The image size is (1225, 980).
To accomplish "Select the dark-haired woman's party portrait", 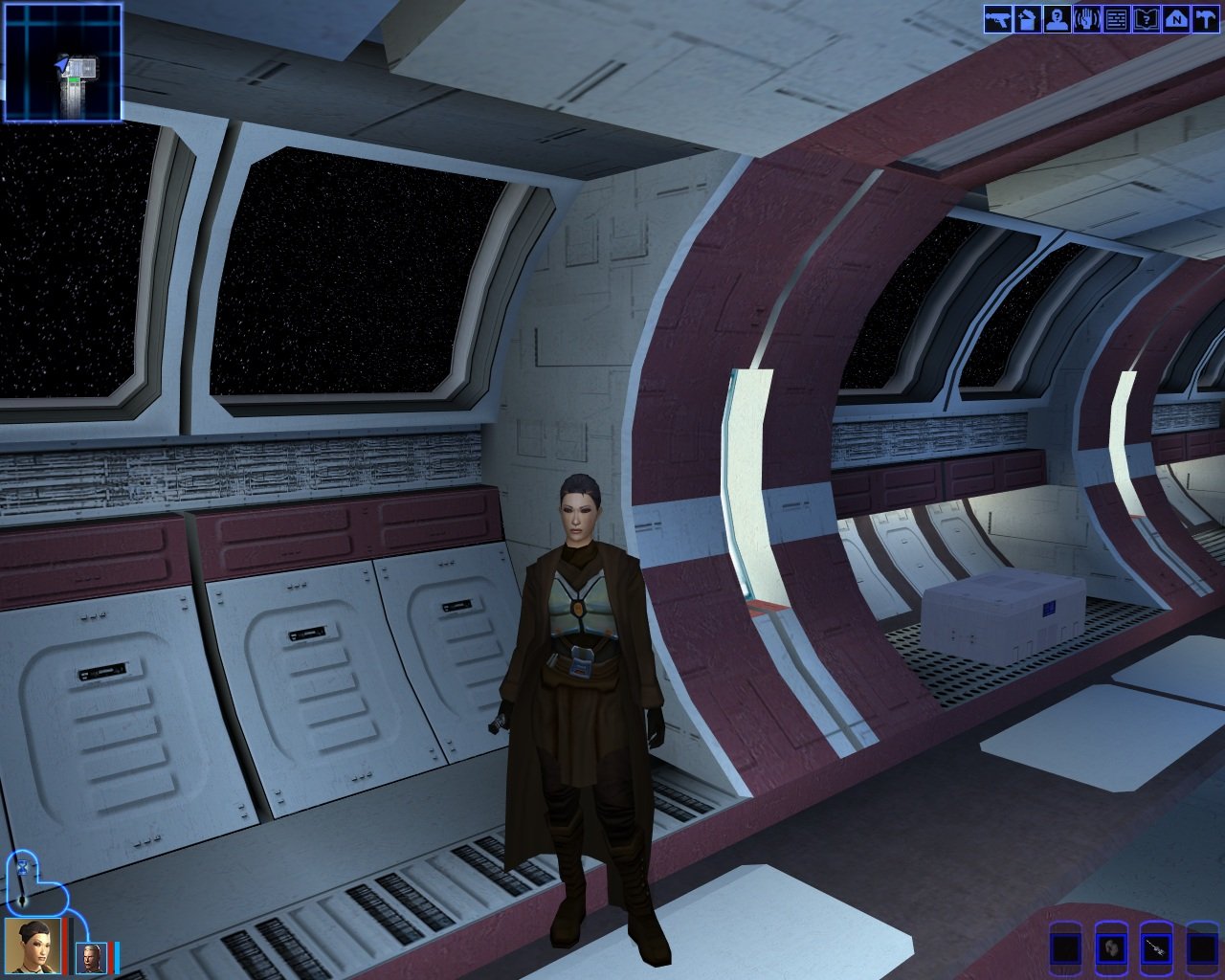I will pyautogui.click(x=33, y=946).
